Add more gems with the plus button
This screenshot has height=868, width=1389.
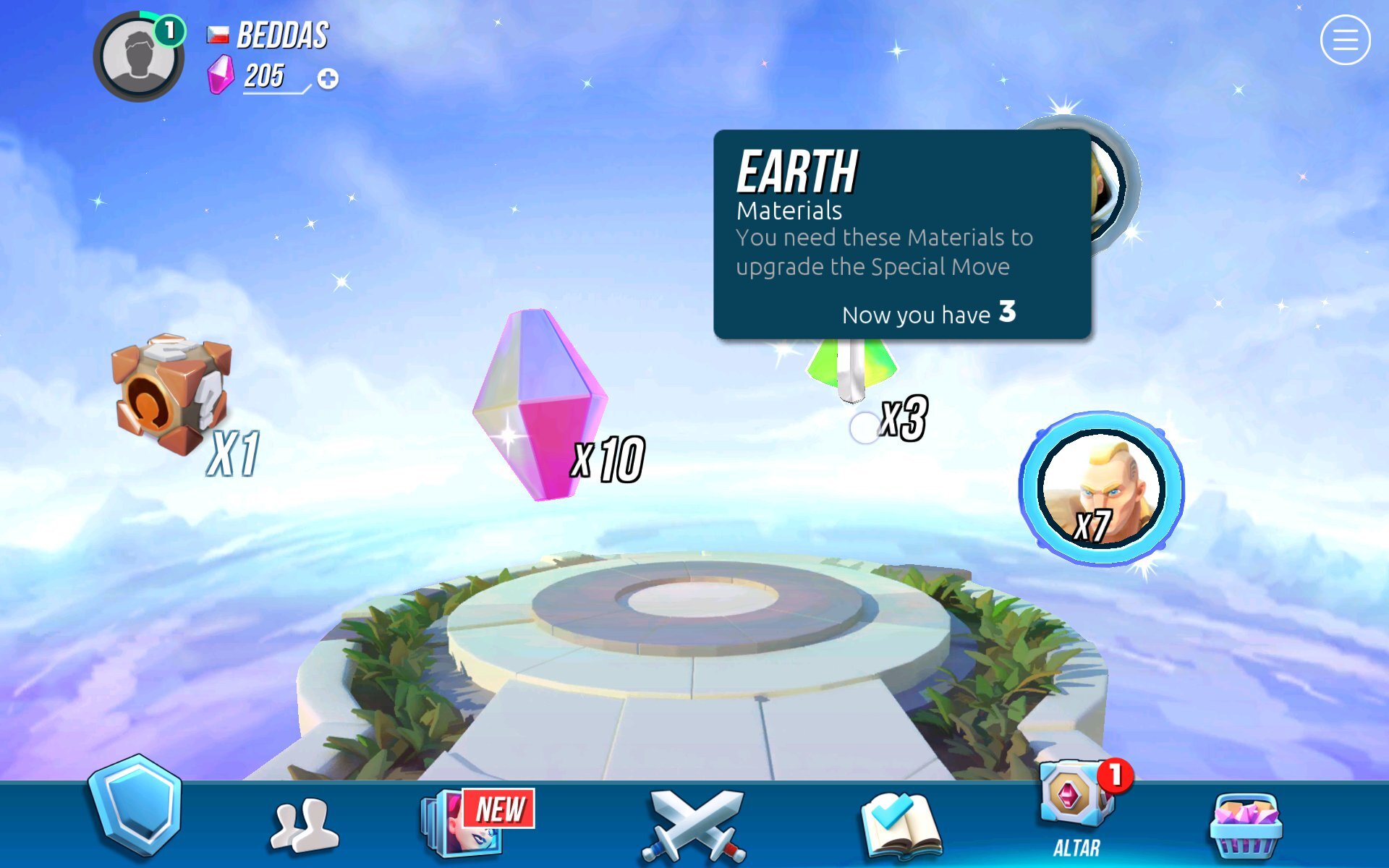click(328, 79)
